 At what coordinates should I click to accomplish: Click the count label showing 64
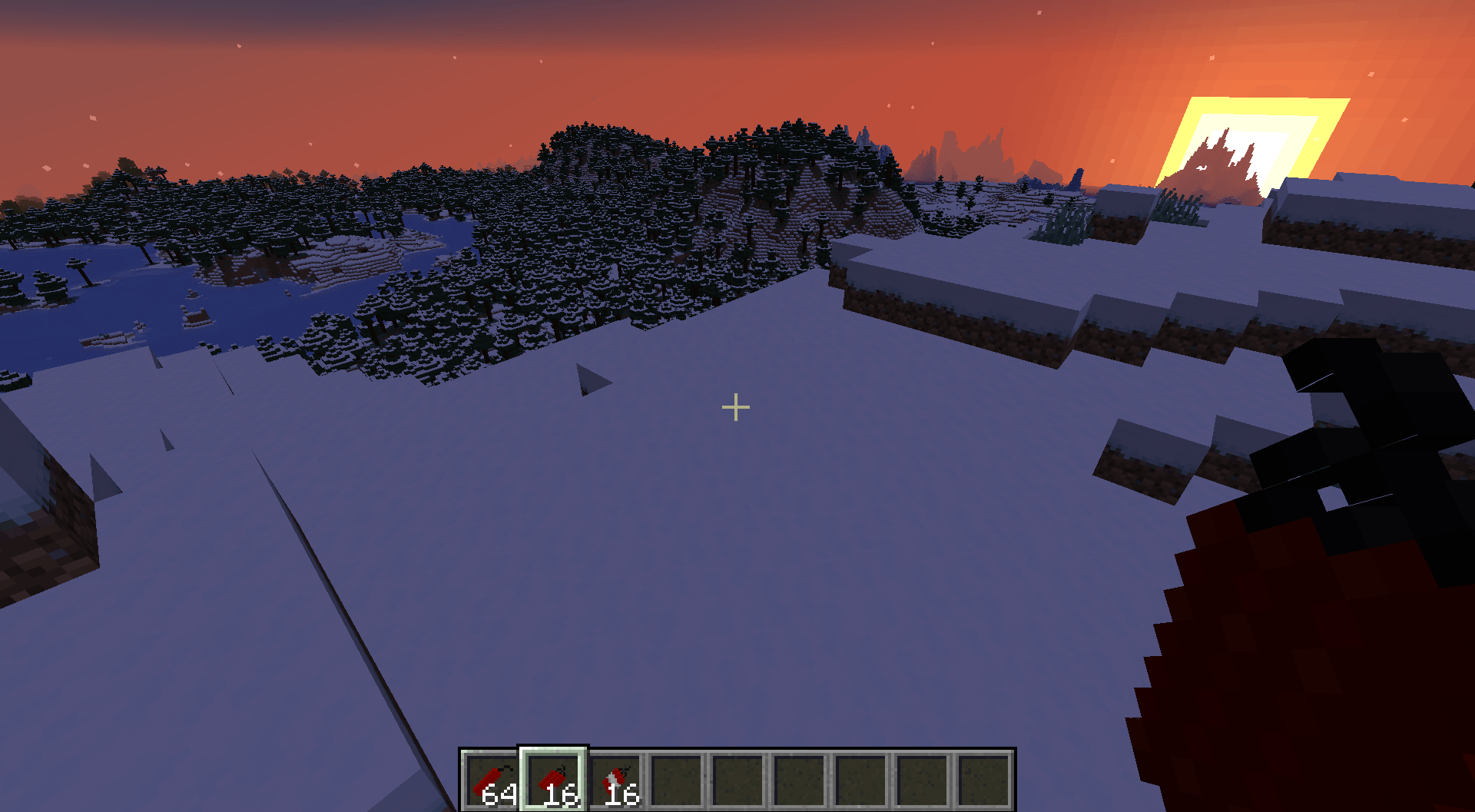(499, 797)
